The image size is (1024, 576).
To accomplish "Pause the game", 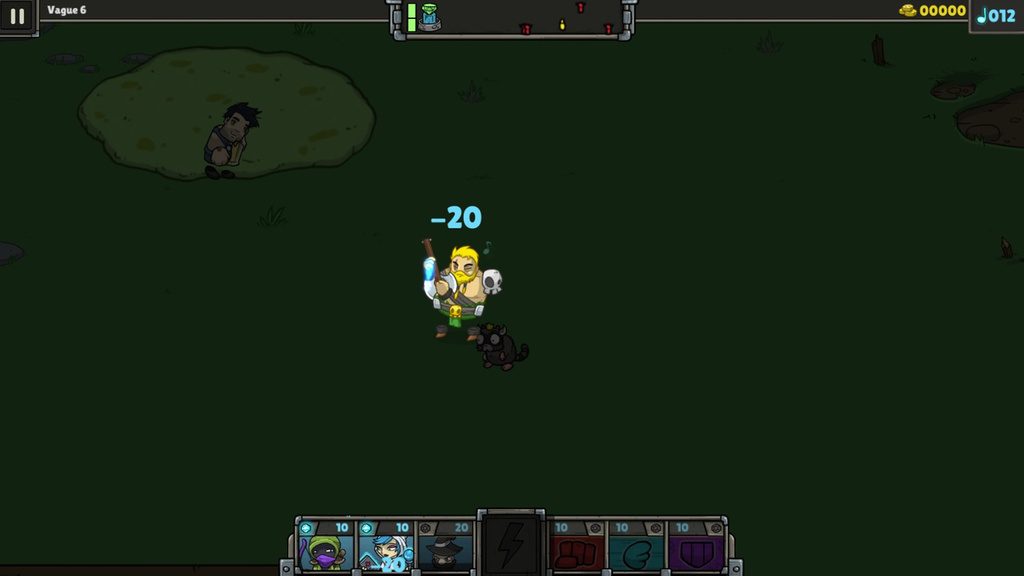I will 17,16.
